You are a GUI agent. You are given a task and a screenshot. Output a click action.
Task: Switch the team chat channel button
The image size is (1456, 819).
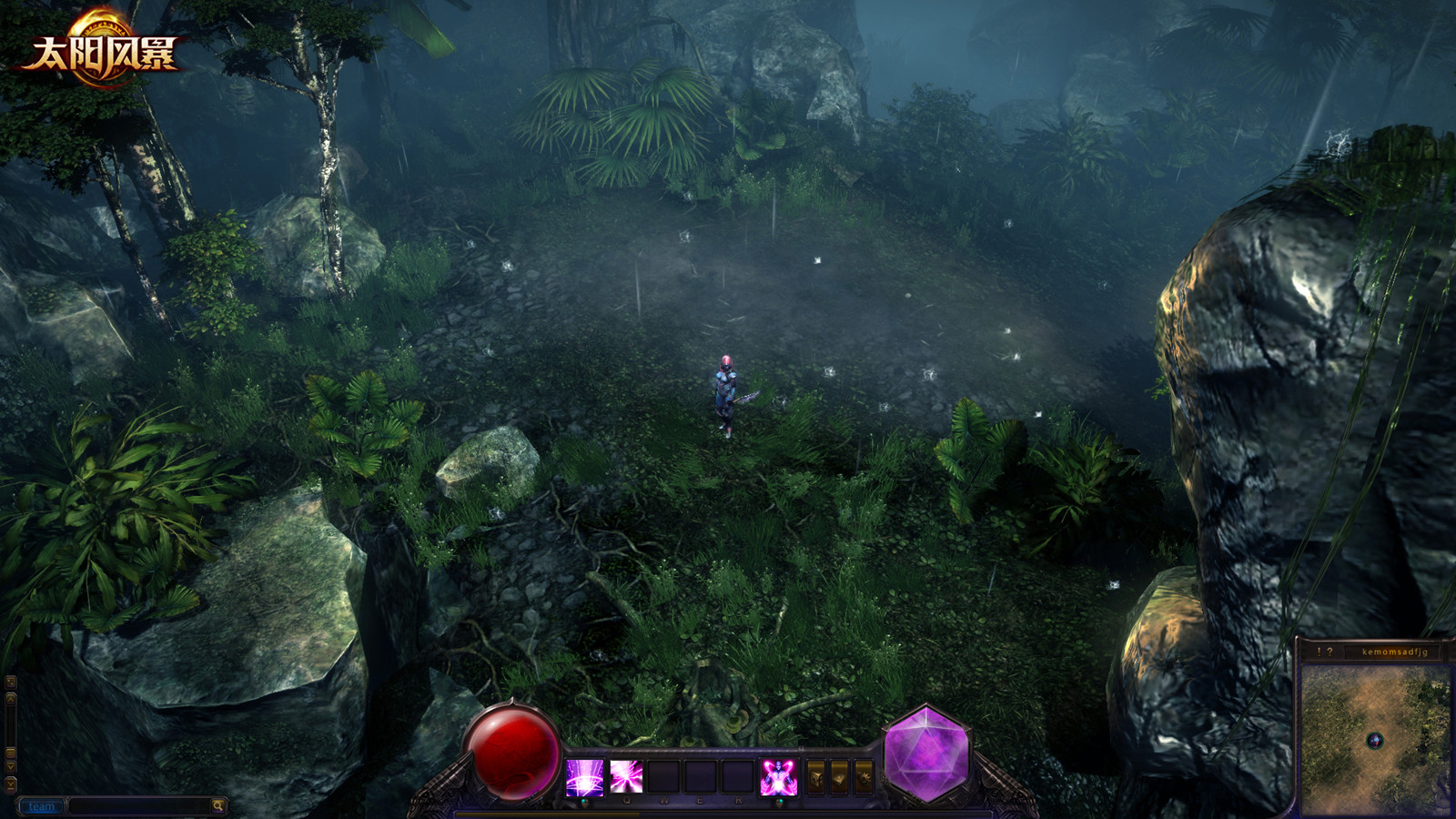pos(41,806)
